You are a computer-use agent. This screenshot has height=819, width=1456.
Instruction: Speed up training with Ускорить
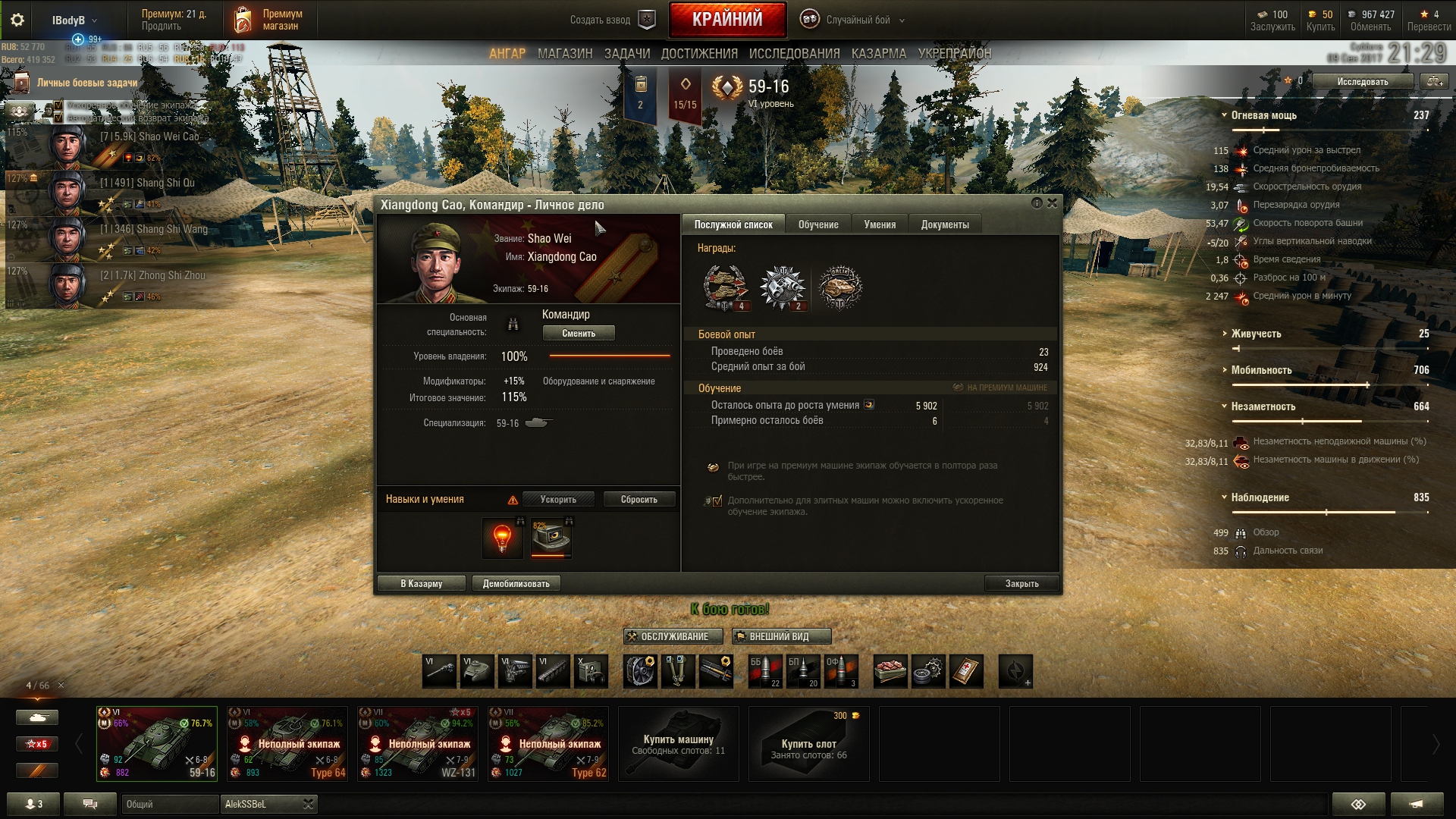point(558,500)
